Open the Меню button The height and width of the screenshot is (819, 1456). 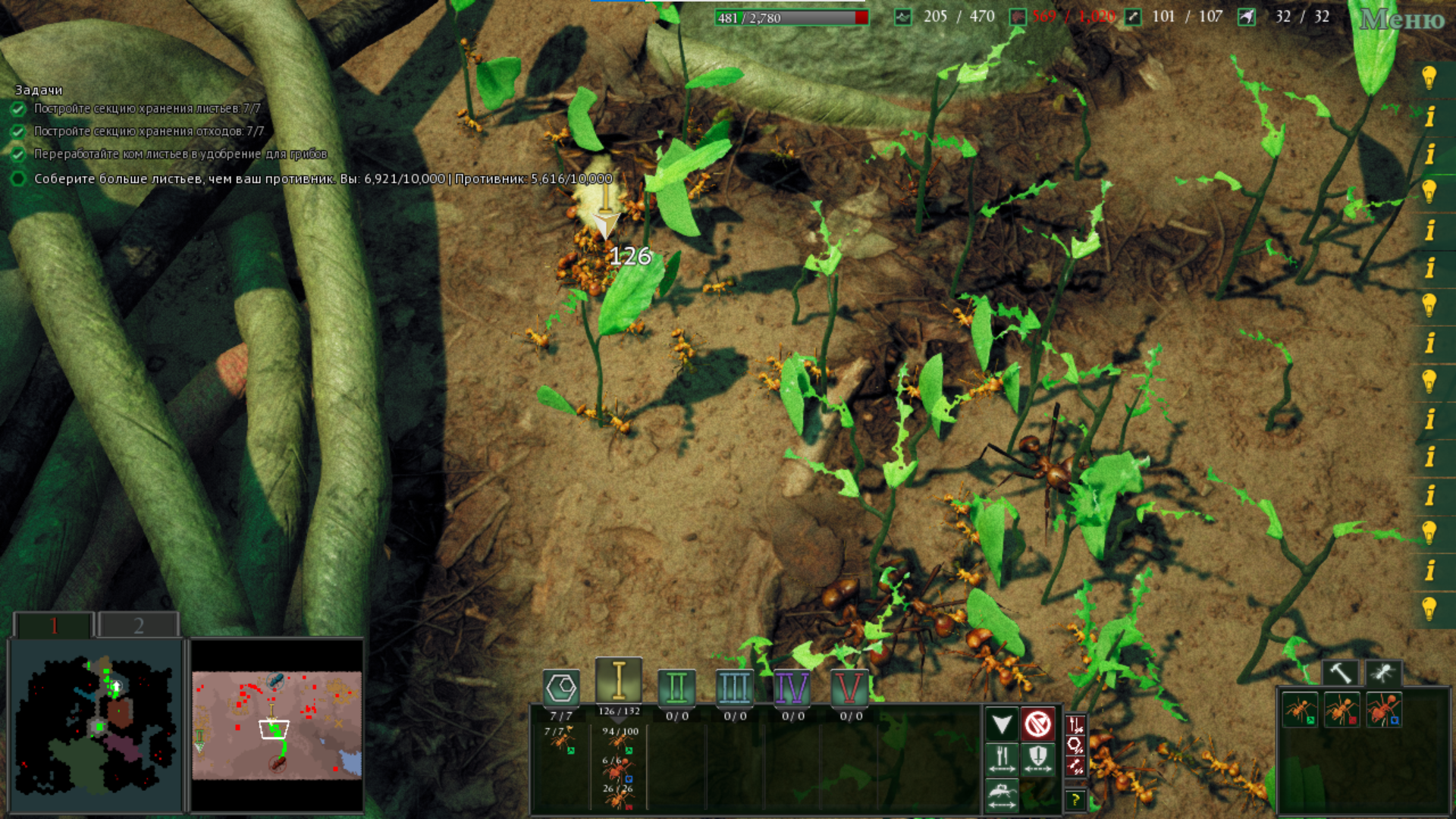click(1401, 20)
